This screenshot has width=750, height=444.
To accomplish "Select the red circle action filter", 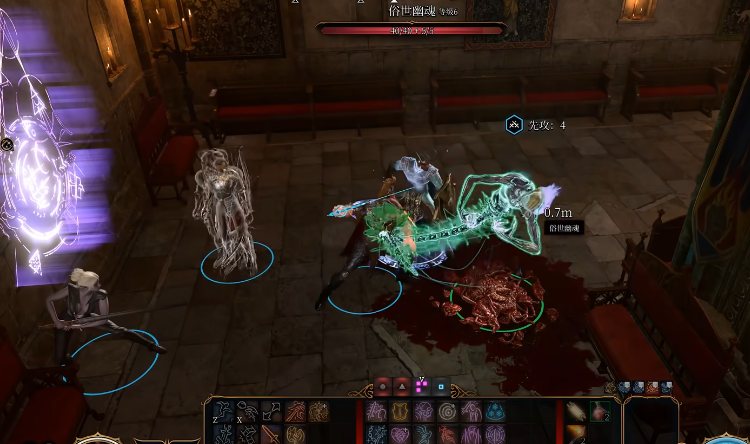I will 383,387.
